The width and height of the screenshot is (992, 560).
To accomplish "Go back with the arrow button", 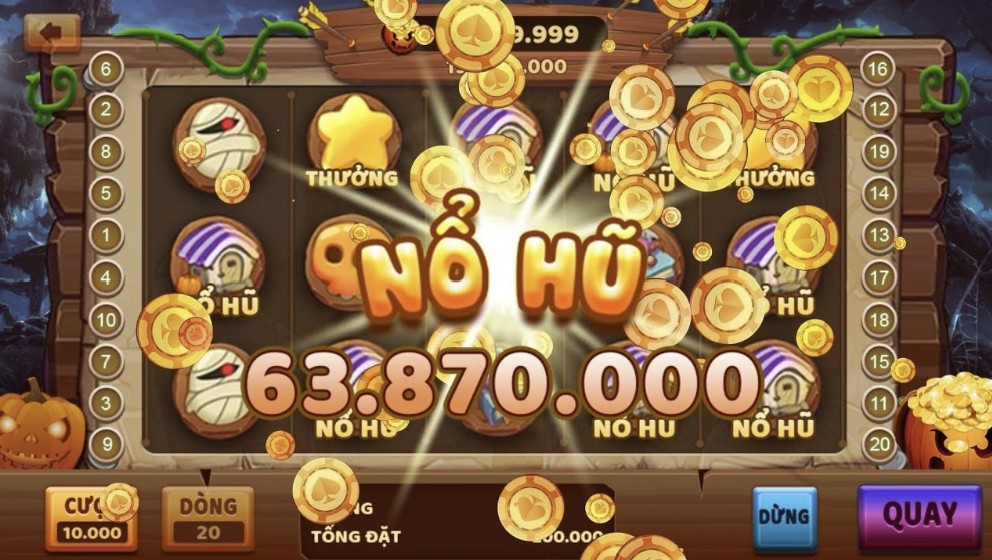I will pos(51,33).
